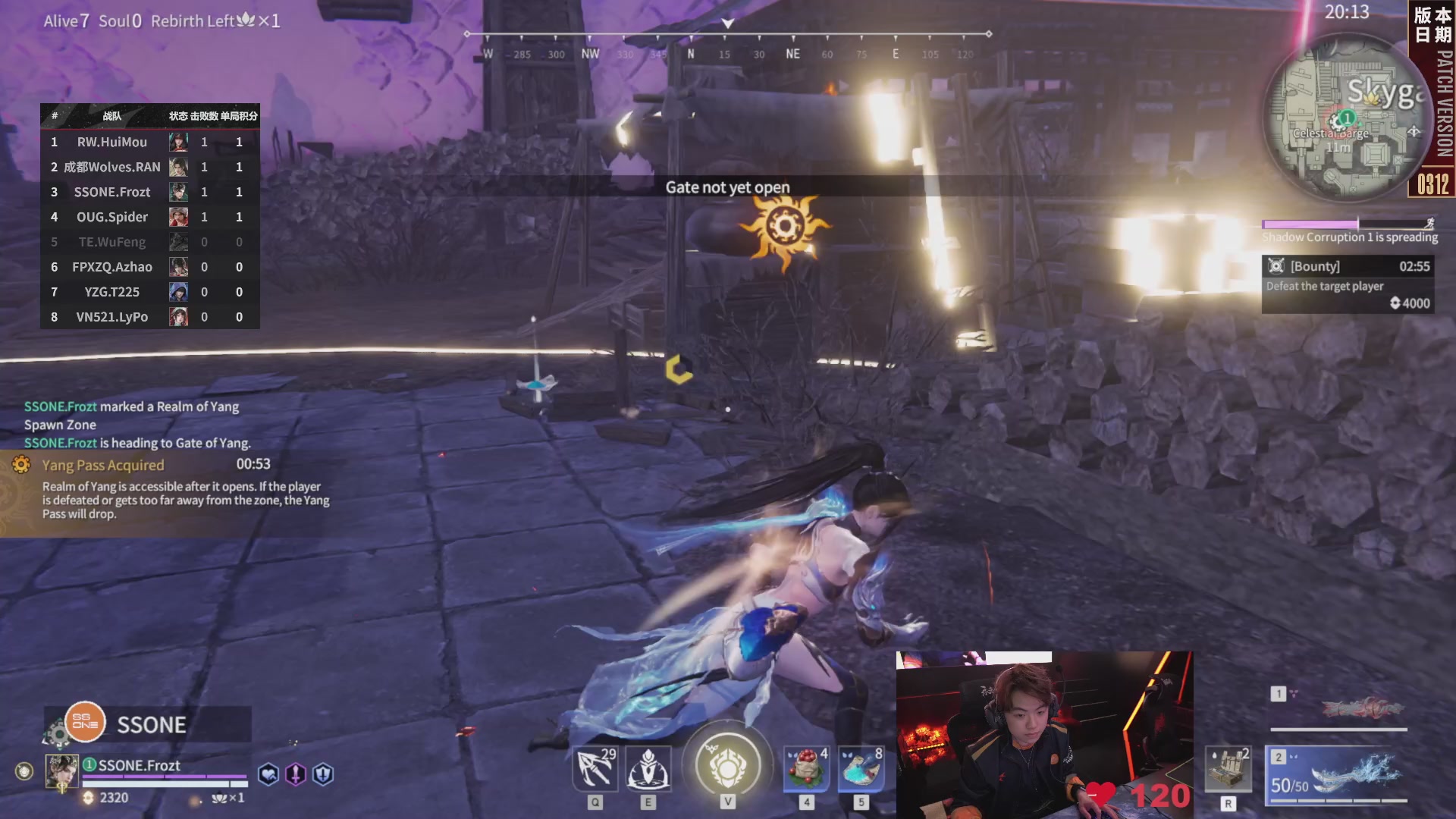This screenshot has width=1456, height=819.
Task: Trigger the glowing ultimate ability icon
Action: coord(728,766)
